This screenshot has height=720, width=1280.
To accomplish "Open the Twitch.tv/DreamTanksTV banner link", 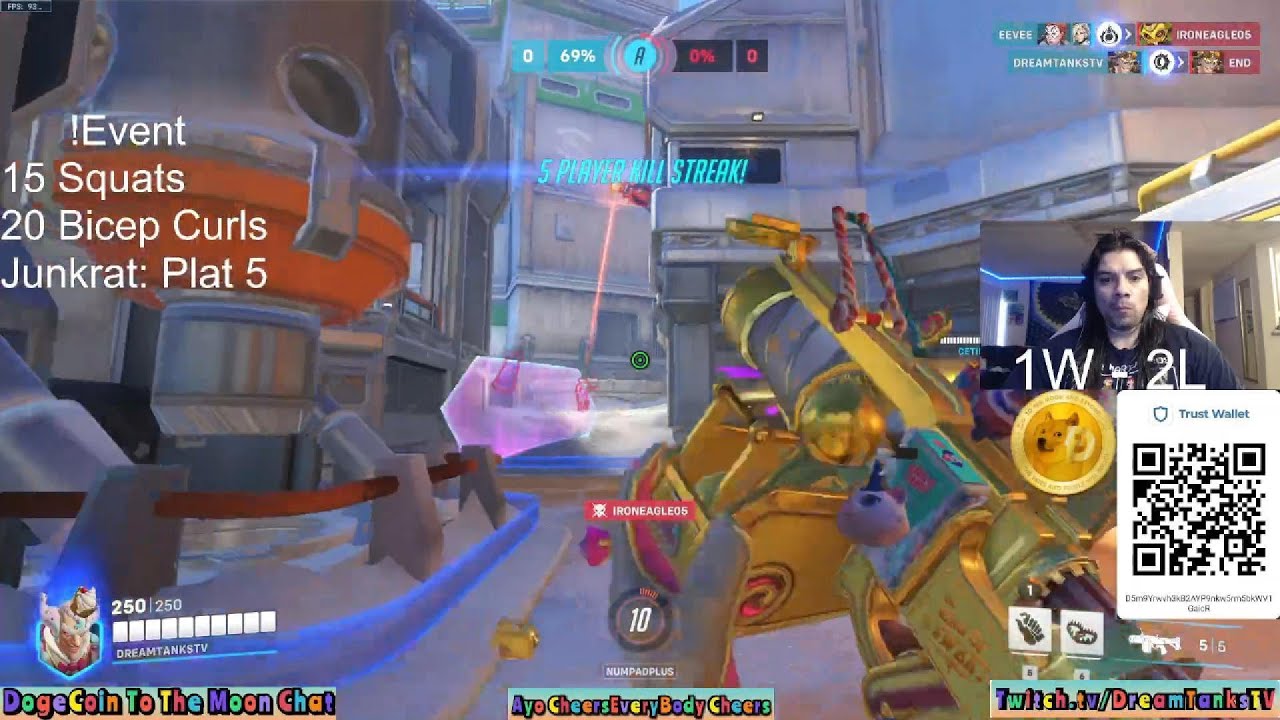I will click(1135, 700).
